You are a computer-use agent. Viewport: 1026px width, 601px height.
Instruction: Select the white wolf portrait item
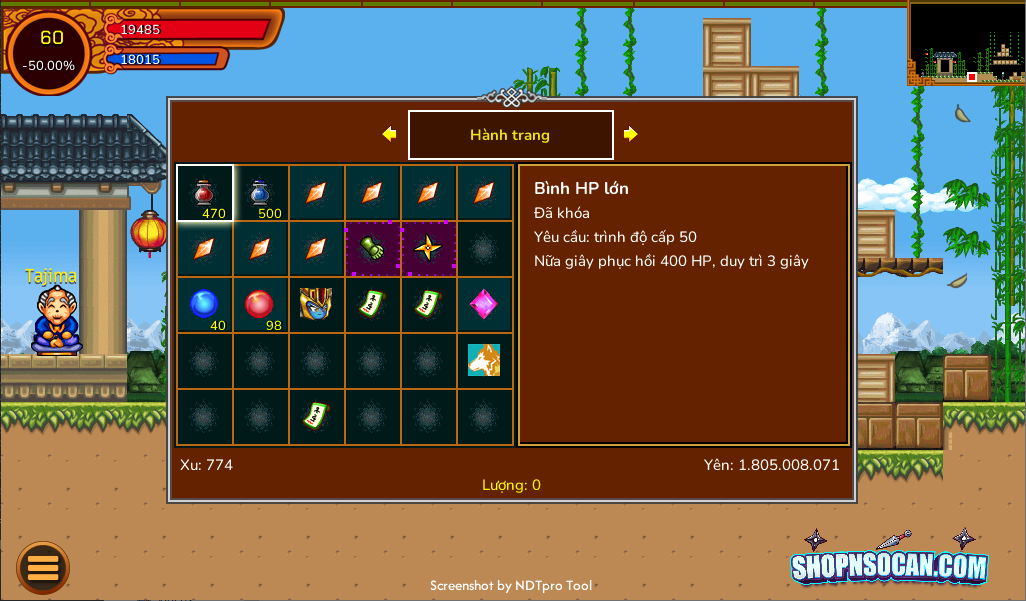pyautogui.click(x=485, y=361)
